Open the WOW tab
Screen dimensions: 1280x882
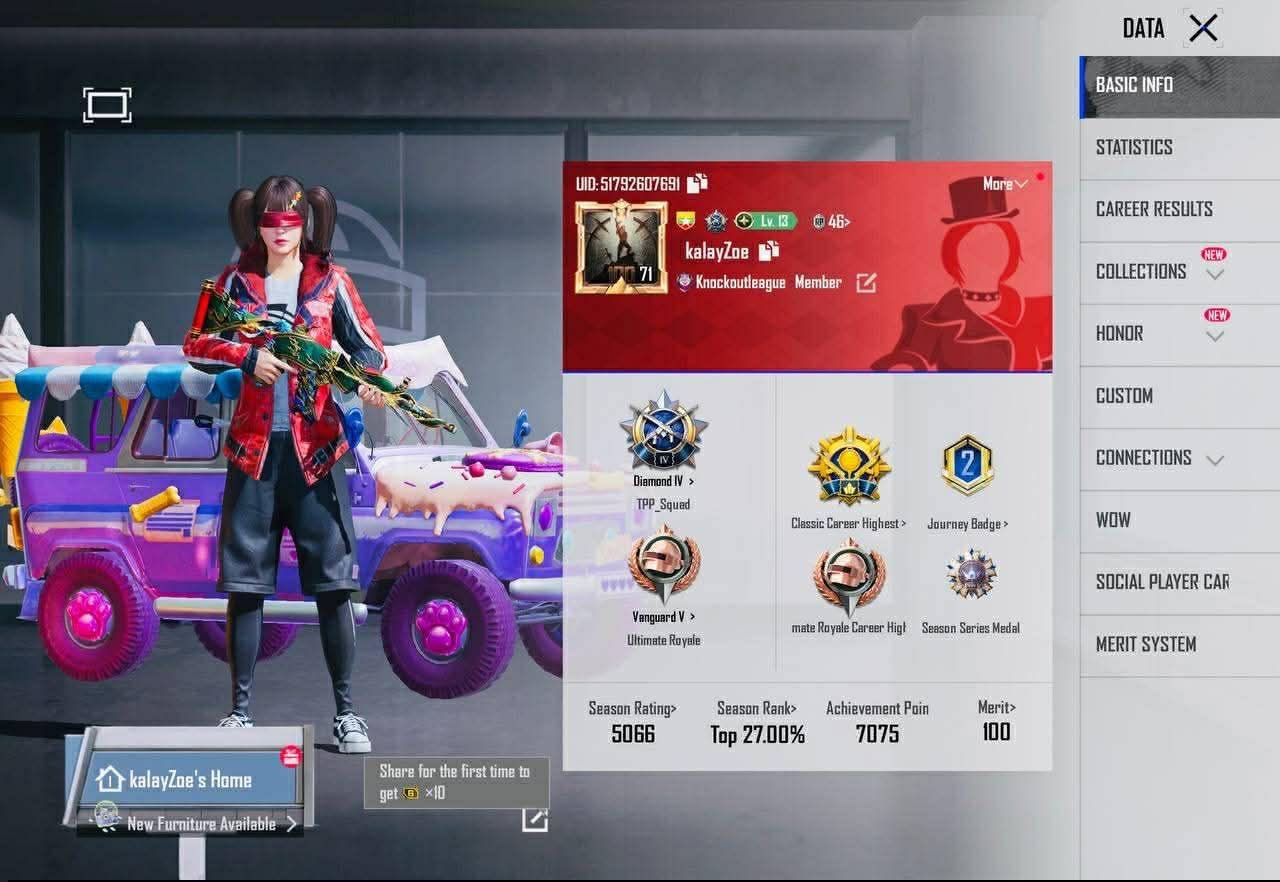click(x=1113, y=520)
